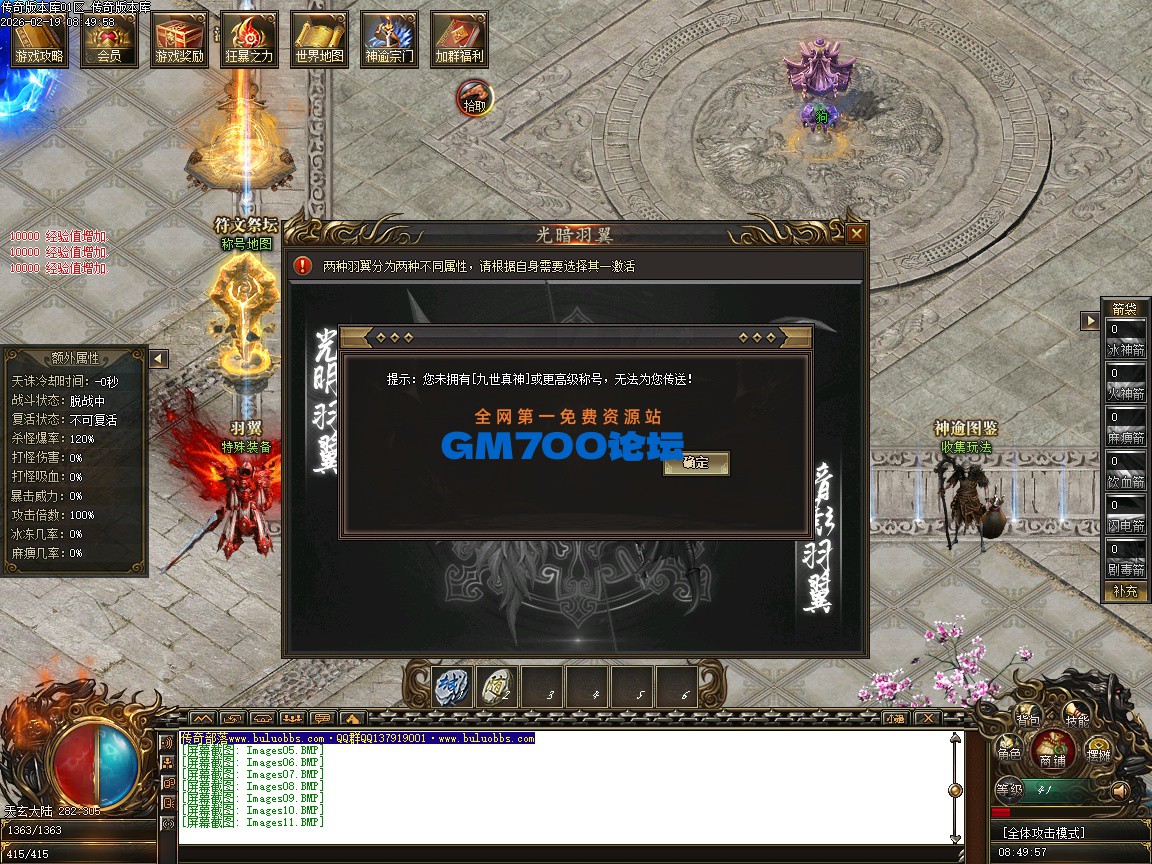Use the blue rune in hotbar slot one
This screenshot has width=1152, height=864.
pos(452,688)
